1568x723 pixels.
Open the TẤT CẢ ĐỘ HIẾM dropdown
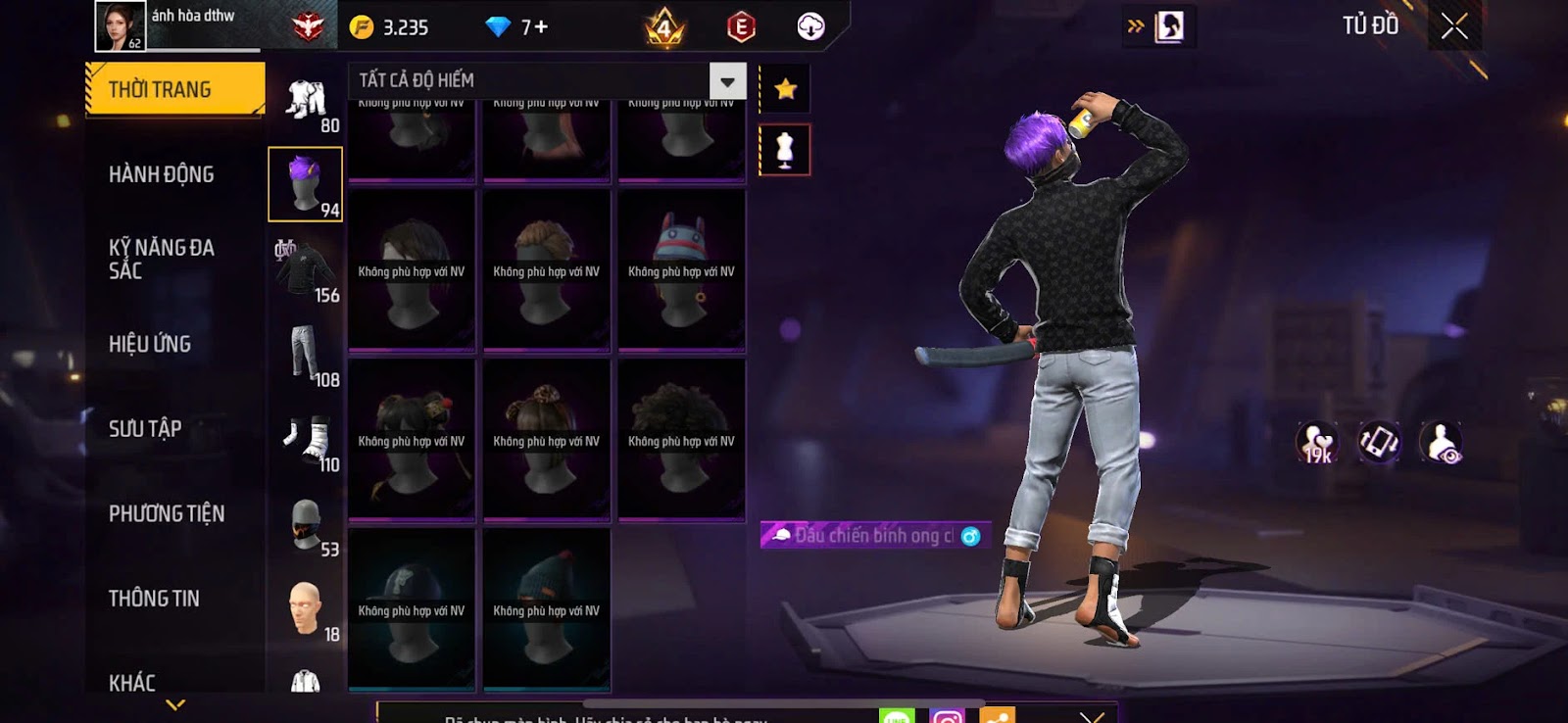coord(727,81)
